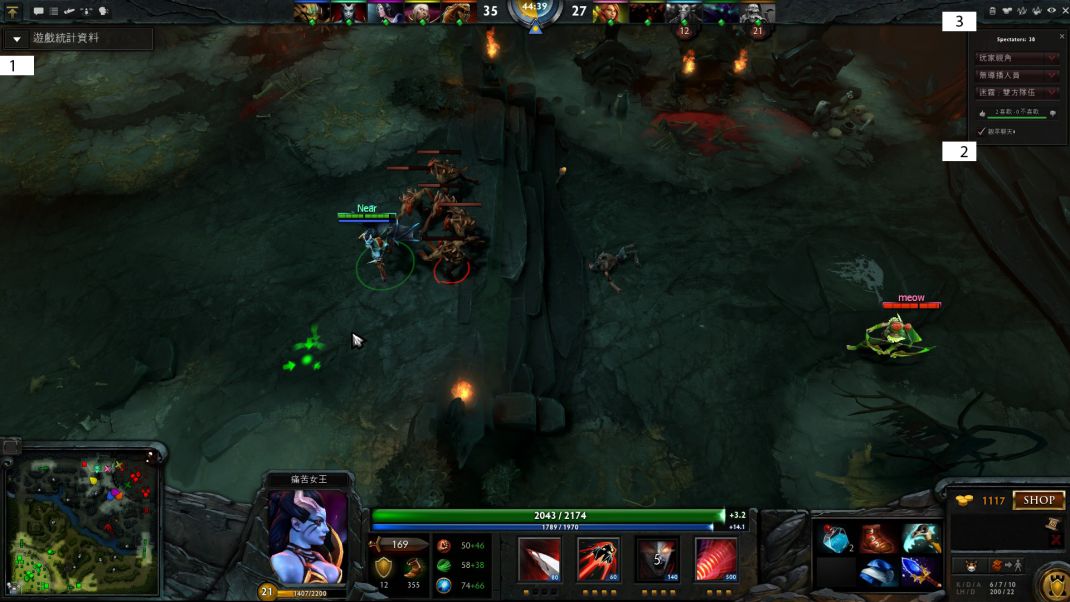The height and width of the screenshot is (602, 1070).
Task: Use the Scythe of Vyse item
Action: pyautogui.click(x=920, y=539)
